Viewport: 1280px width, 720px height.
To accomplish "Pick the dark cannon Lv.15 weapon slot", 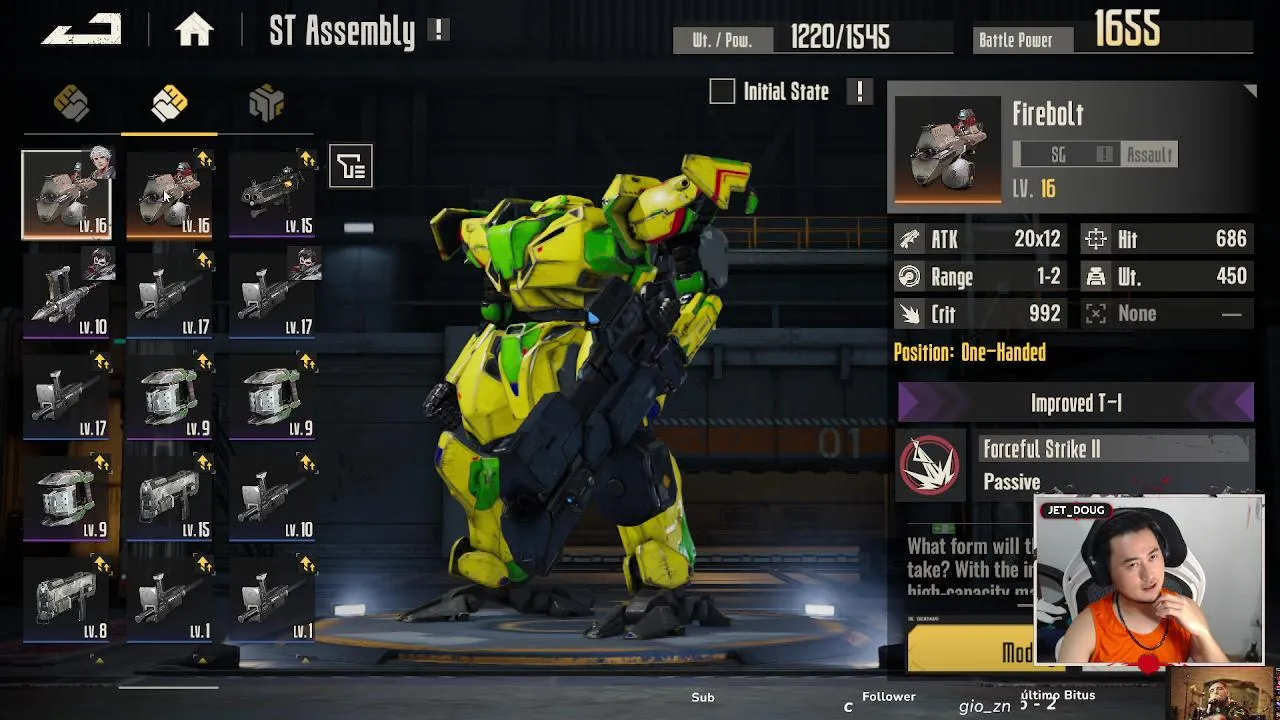I will tap(271, 195).
